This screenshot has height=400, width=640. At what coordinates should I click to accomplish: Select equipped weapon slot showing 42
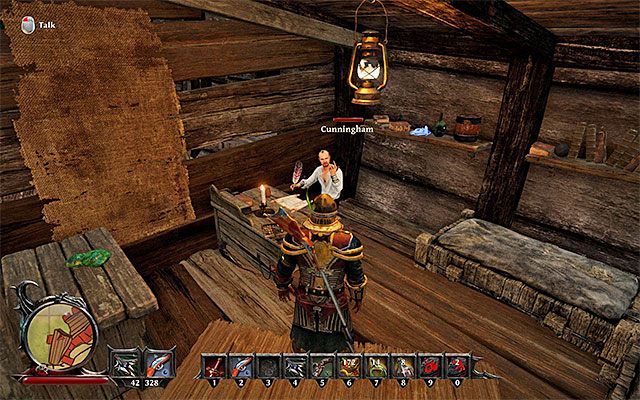(125, 363)
